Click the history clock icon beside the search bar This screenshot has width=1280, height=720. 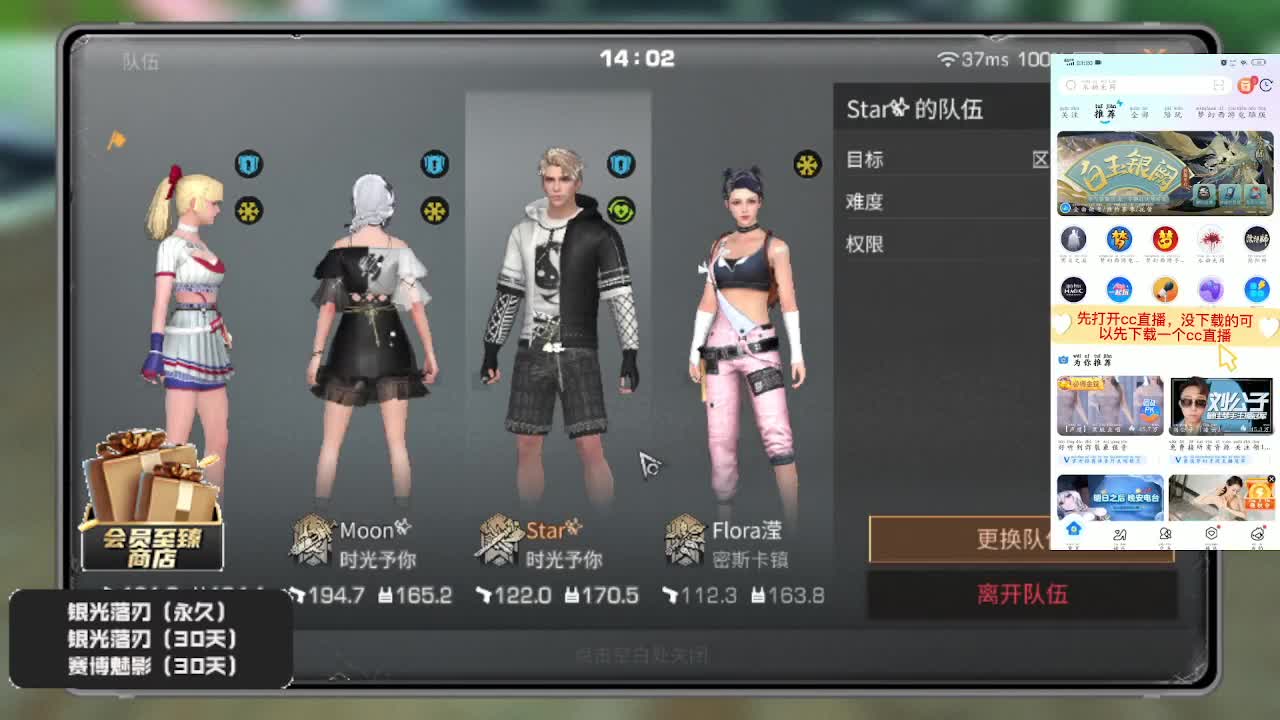pyautogui.click(x=1266, y=85)
